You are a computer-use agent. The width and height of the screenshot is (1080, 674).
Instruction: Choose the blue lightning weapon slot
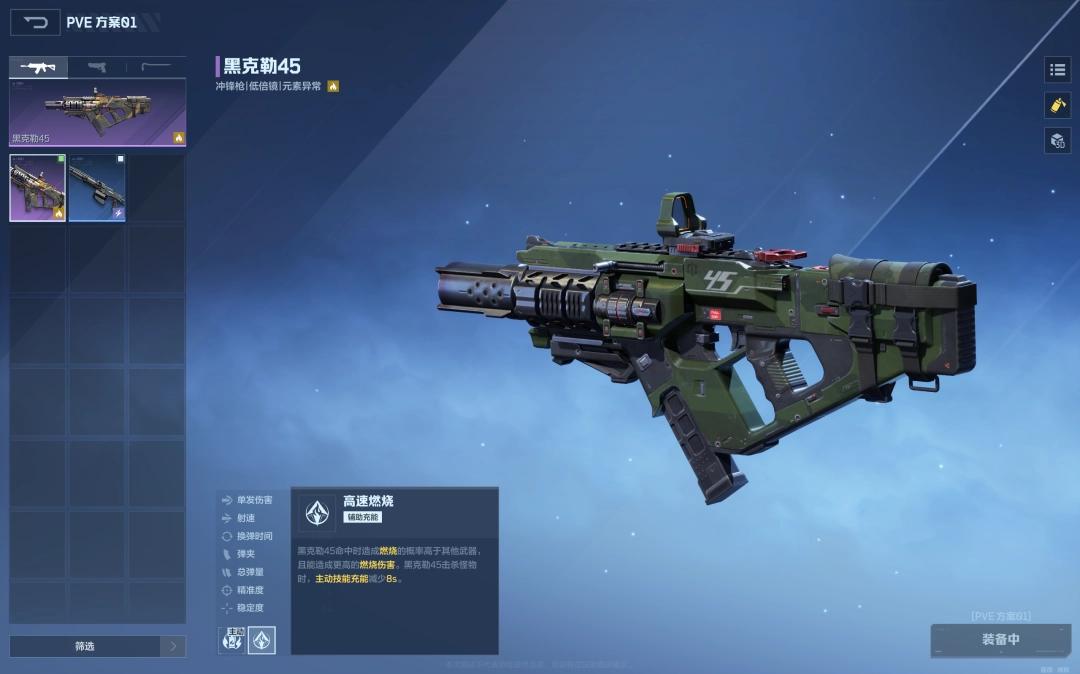[x=97, y=187]
